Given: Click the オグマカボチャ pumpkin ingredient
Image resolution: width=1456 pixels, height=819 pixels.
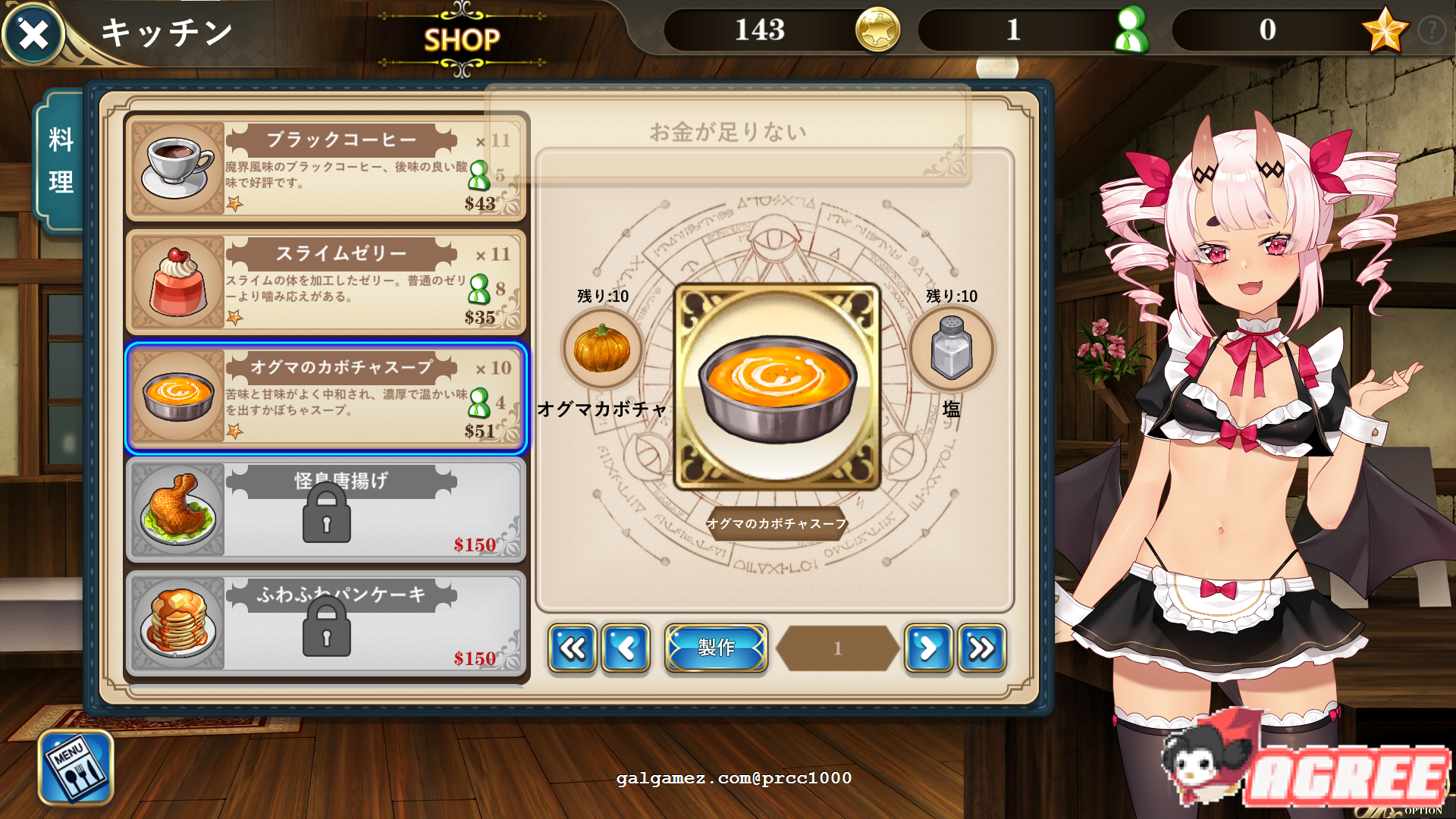Looking at the screenshot, I should pyautogui.click(x=602, y=350).
